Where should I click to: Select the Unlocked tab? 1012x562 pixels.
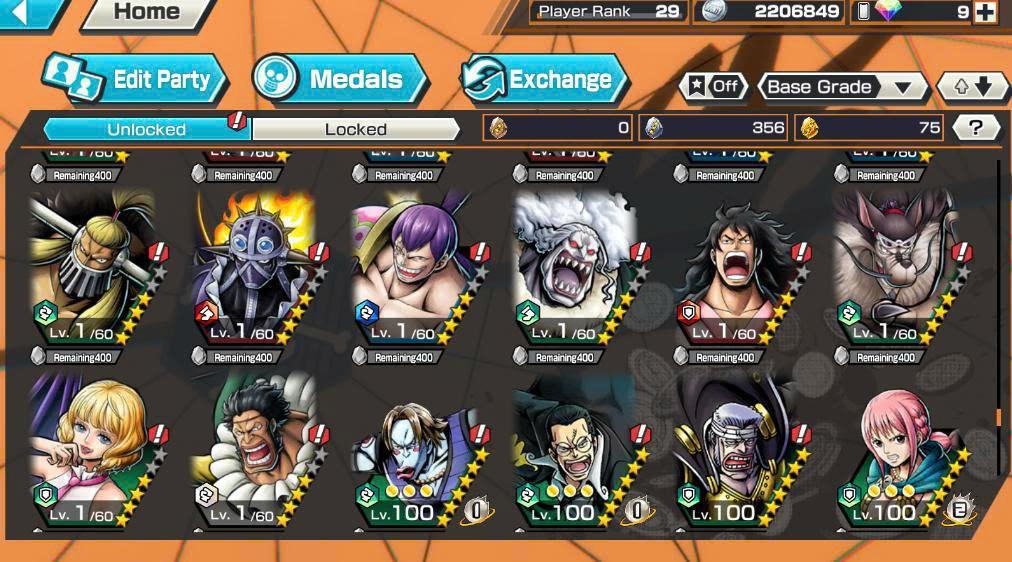coord(146,129)
